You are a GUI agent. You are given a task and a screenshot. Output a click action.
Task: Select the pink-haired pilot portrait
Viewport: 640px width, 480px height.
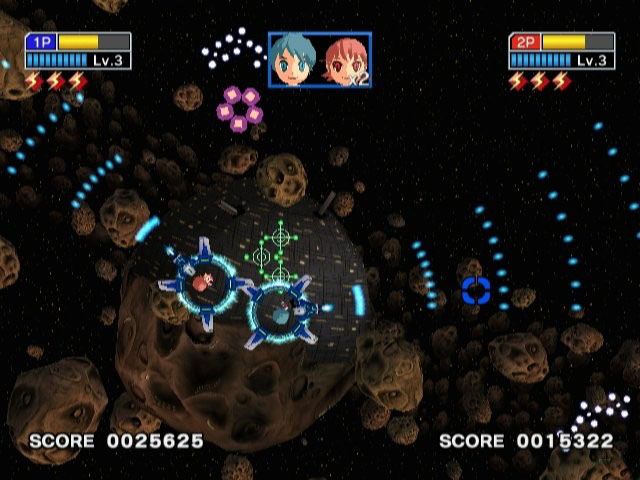345,60
